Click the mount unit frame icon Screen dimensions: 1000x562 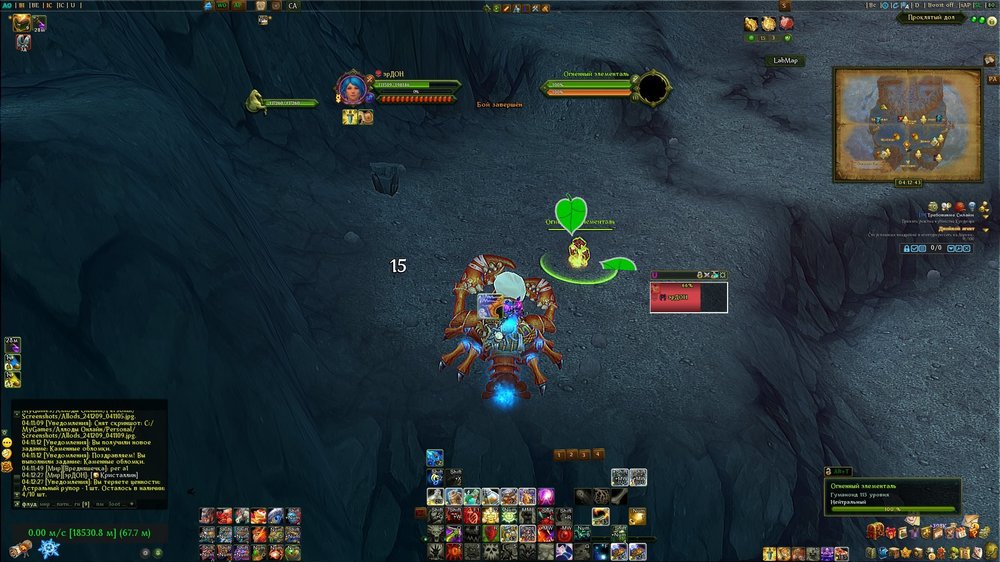tap(256, 100)
